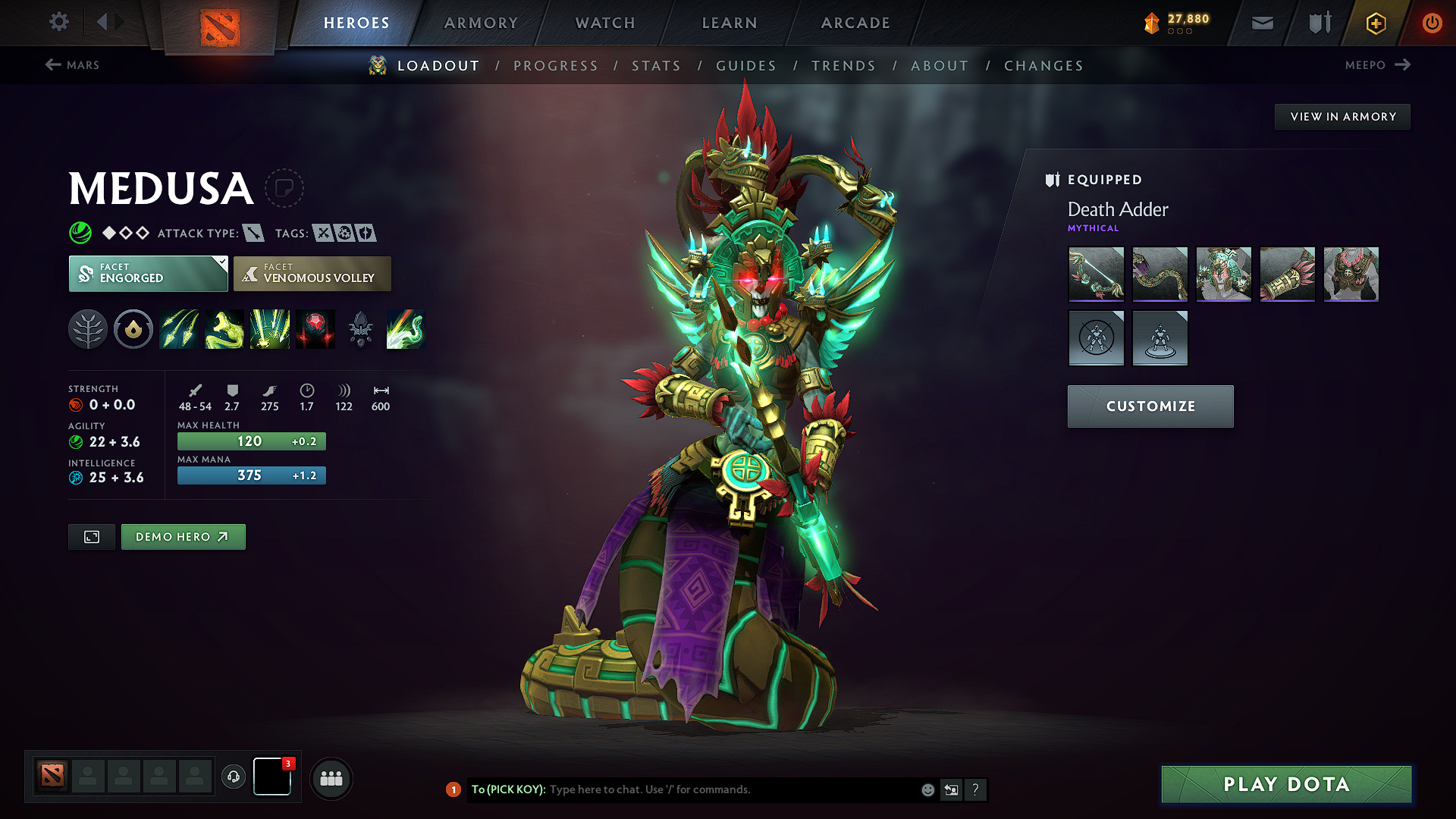Click the Mana Shield ability icon

(270, 329)
